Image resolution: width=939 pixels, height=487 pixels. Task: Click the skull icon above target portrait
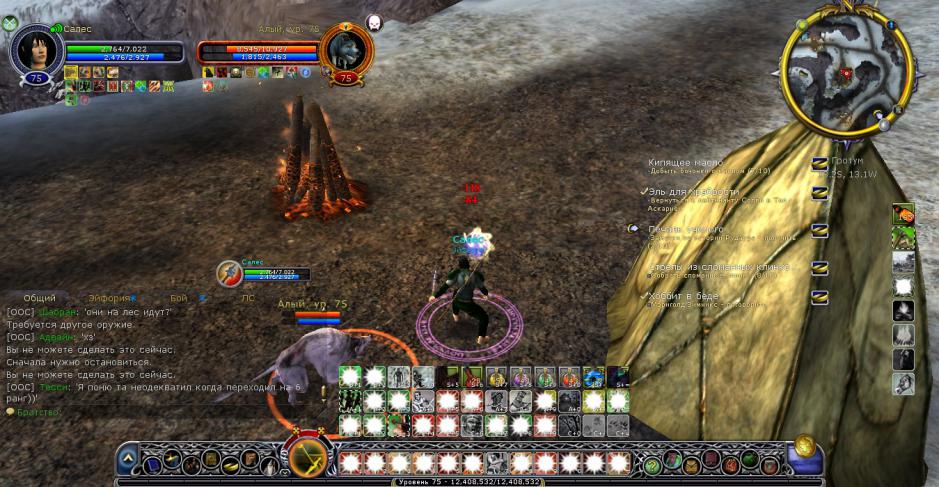375,21
